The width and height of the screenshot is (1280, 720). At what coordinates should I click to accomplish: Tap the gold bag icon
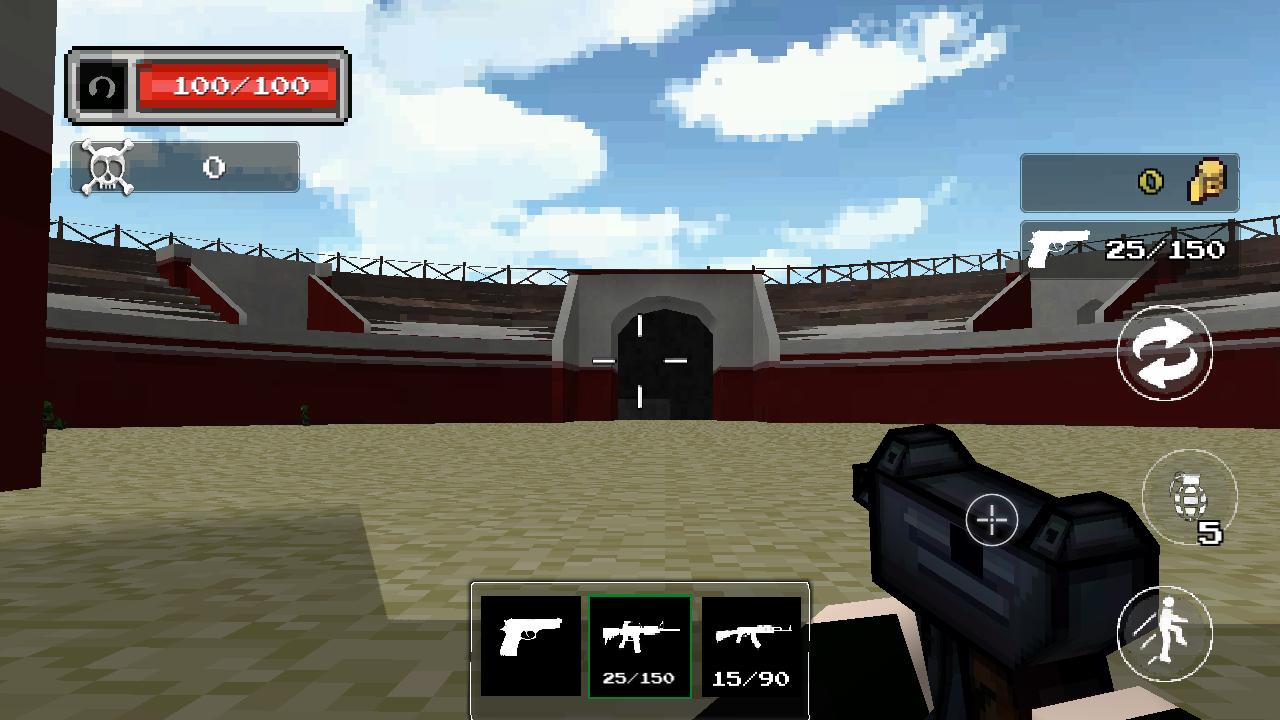click(x=1204, y=181)
